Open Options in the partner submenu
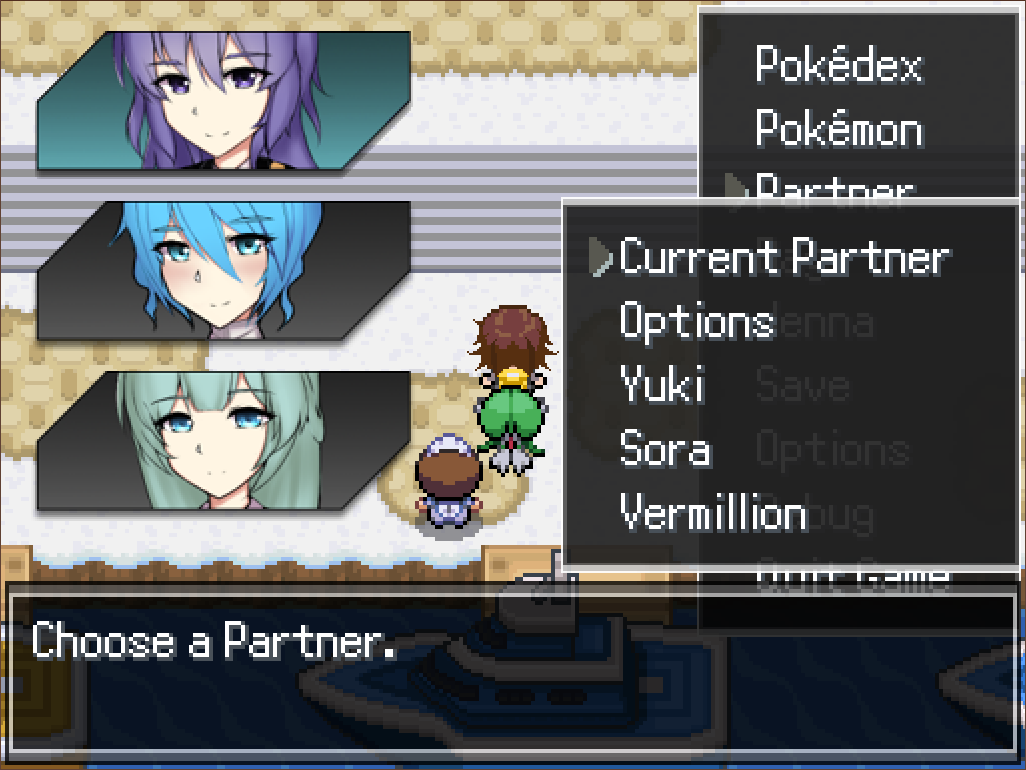This screenshot has width=1026, height=770. [697, 322]
